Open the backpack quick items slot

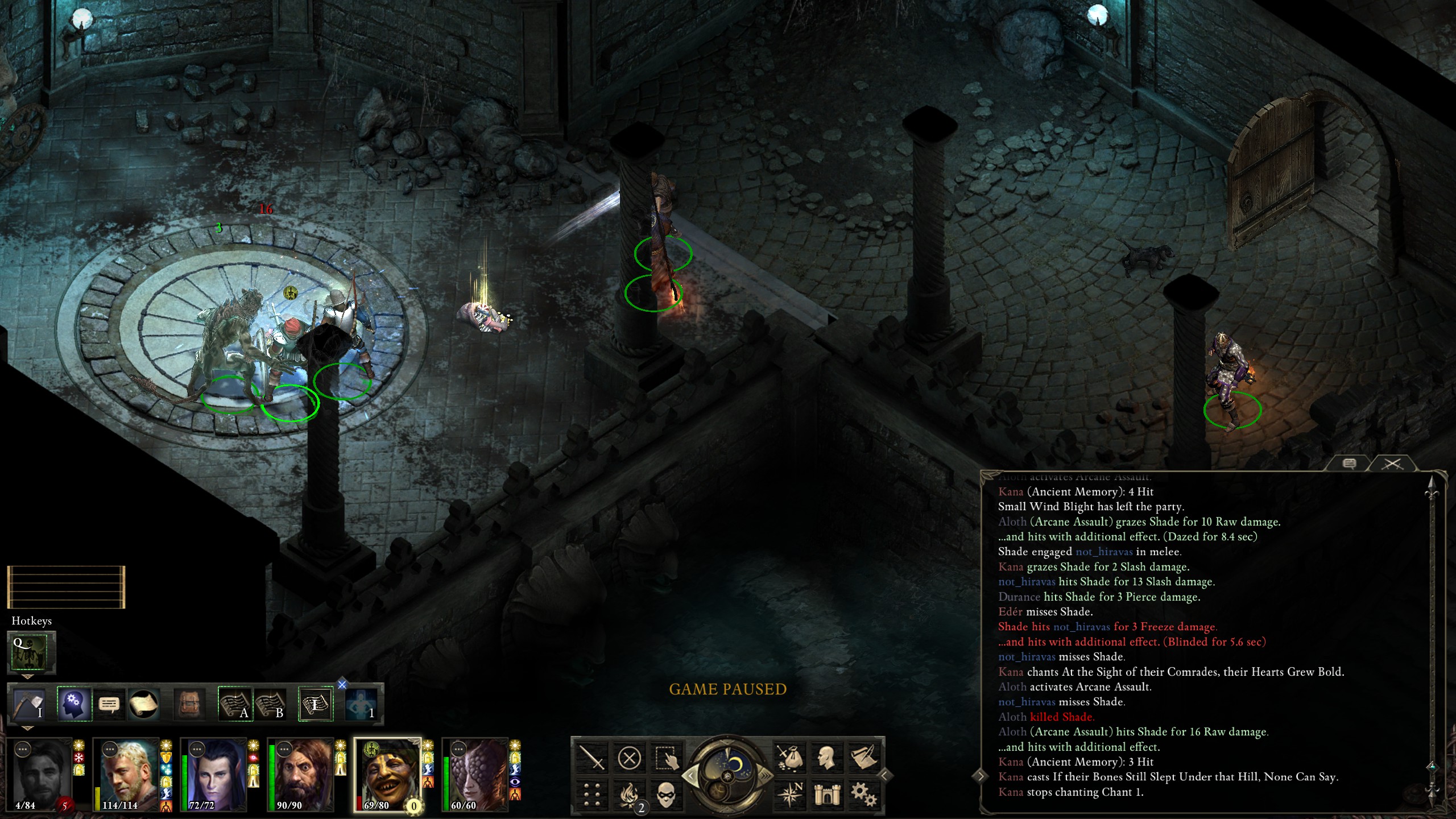point(189,704)
